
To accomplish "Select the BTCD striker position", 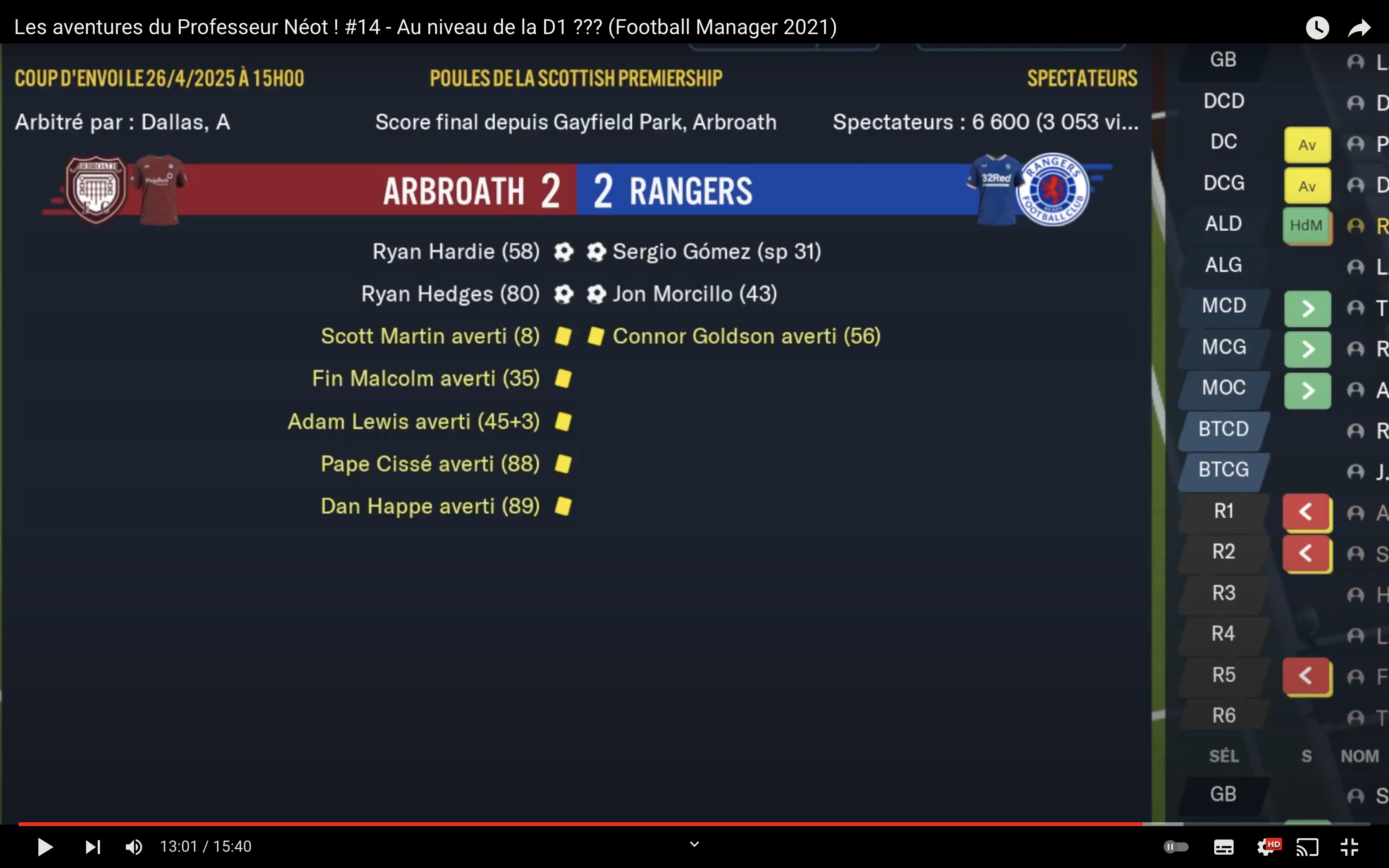I will [1223, 429].
